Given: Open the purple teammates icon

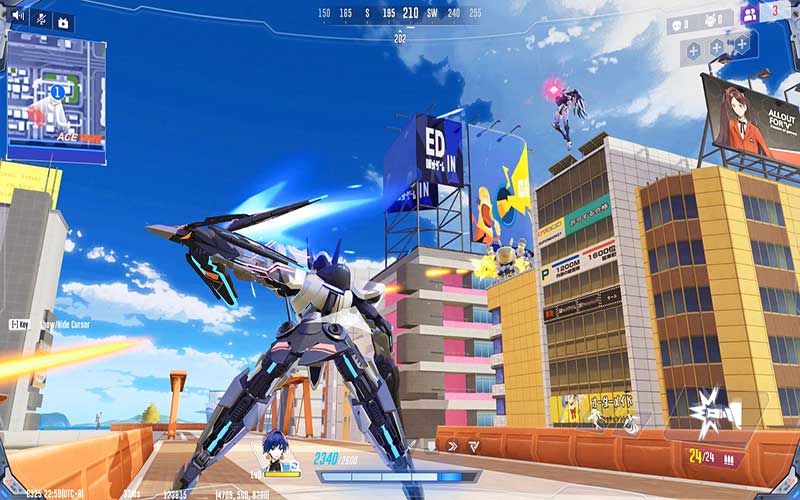Looking at the screenshot, I should click(749, 13).
